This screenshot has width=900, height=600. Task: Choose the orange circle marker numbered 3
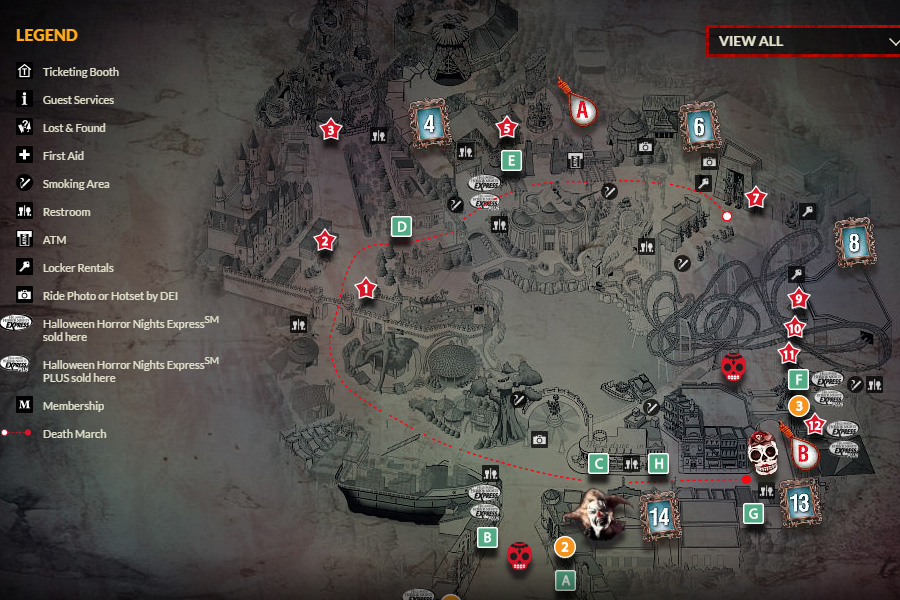[x=798, y=405]
